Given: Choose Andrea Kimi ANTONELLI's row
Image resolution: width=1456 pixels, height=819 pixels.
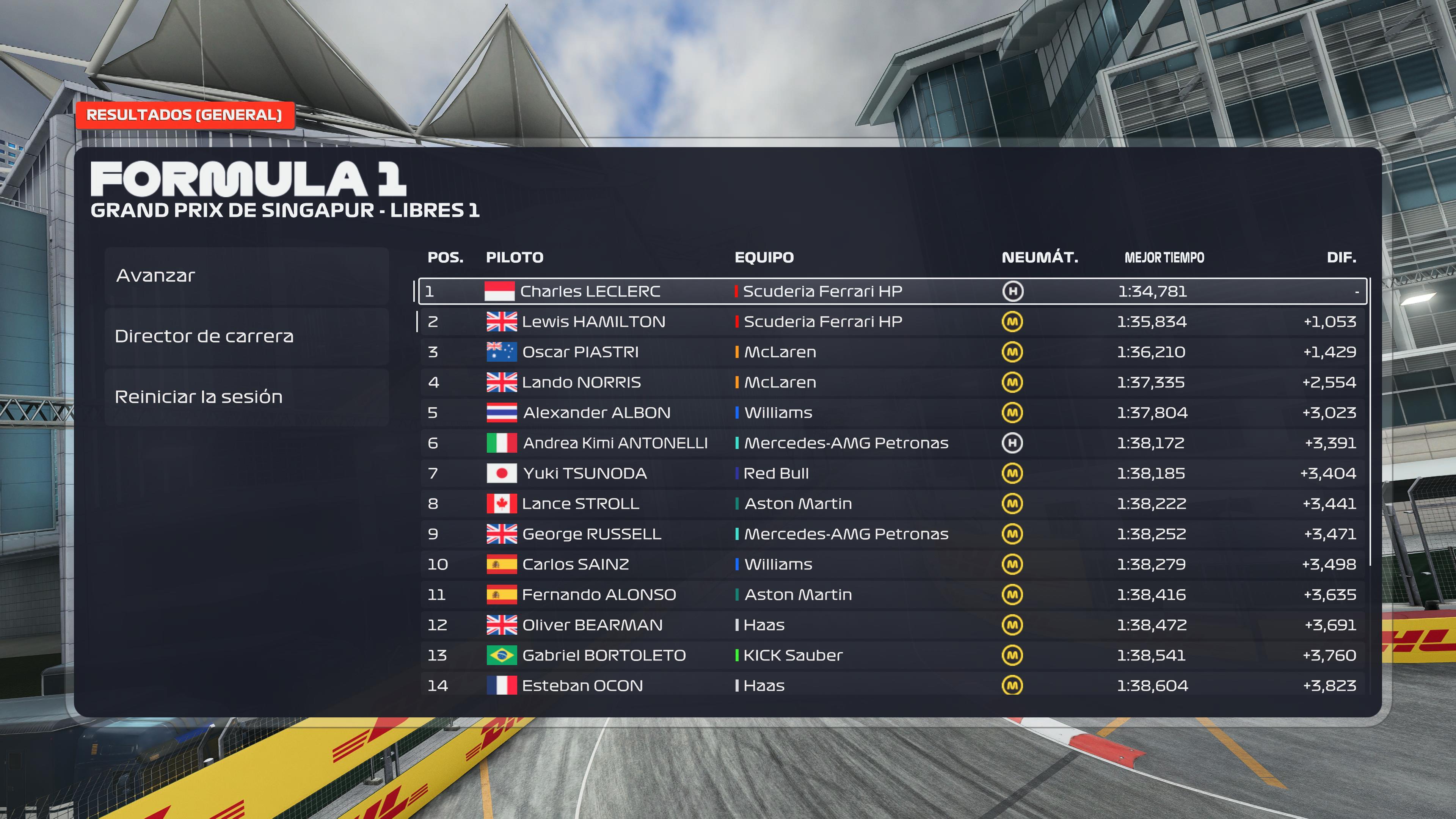Looking at the screenshot, I should pos(892,443).
